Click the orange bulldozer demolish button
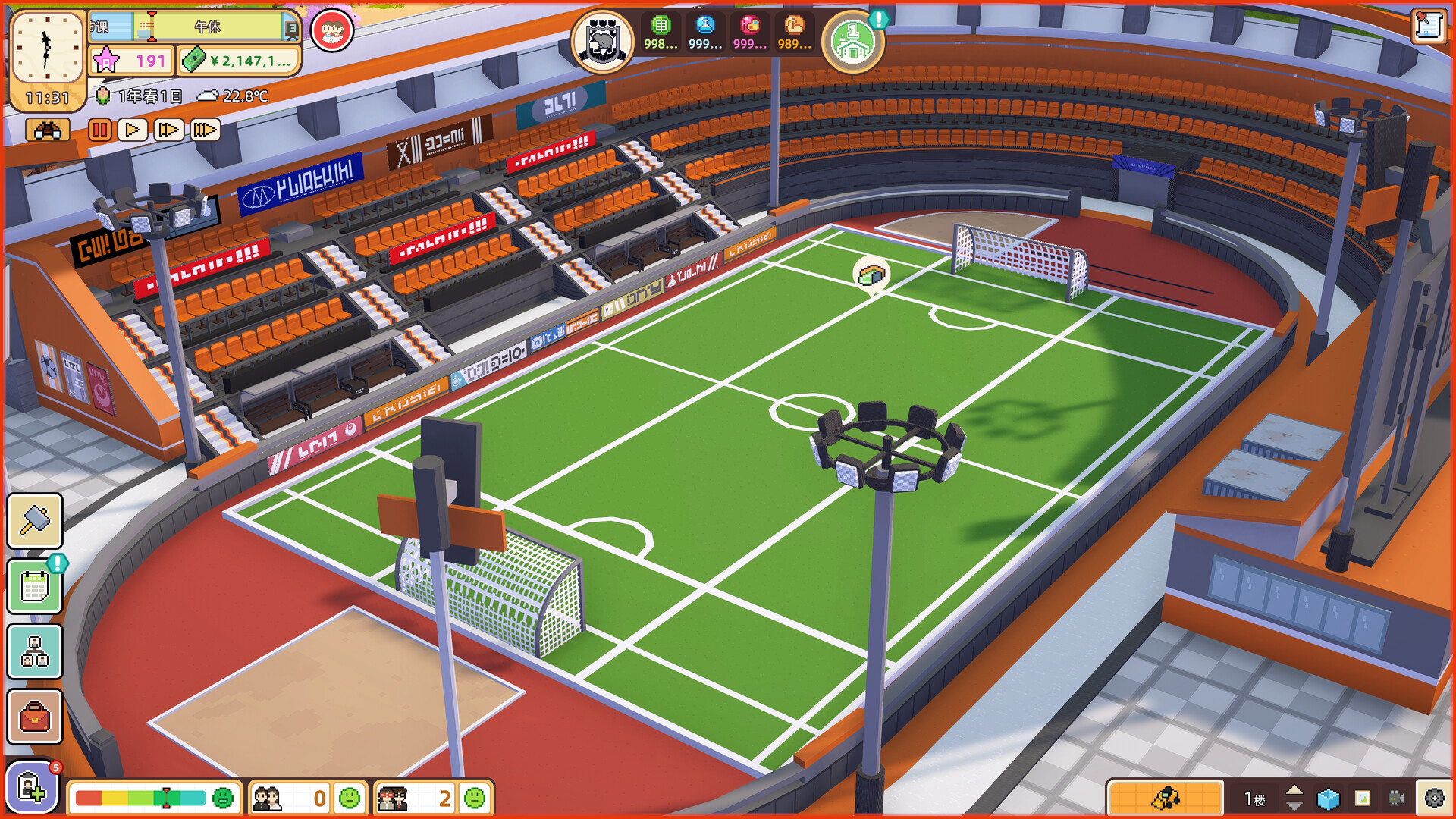Image resolution: width=1456 pixels, height=819 pixels. [x=1165, y=798]
